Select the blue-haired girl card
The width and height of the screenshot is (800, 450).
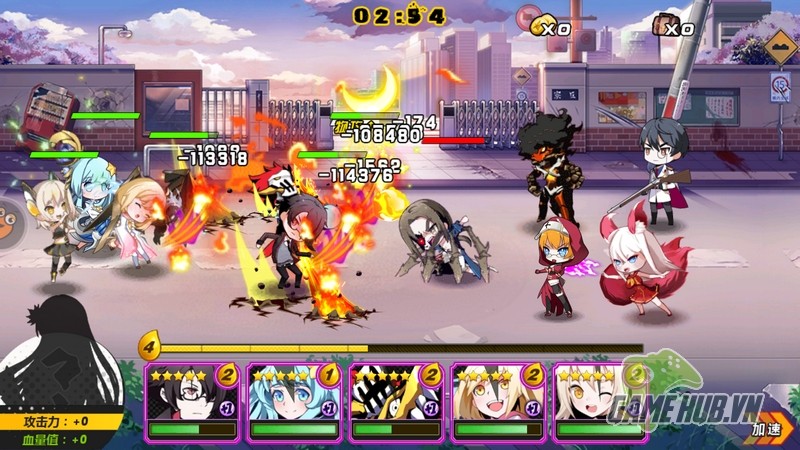coord(294,400)
